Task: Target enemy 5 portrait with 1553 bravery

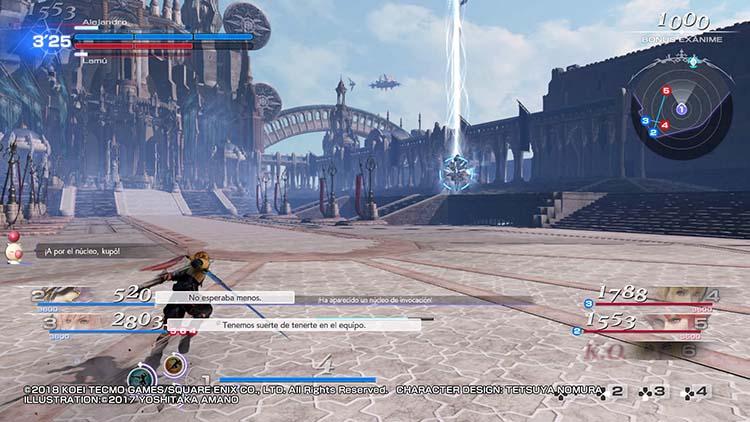Action: [683, 322]
